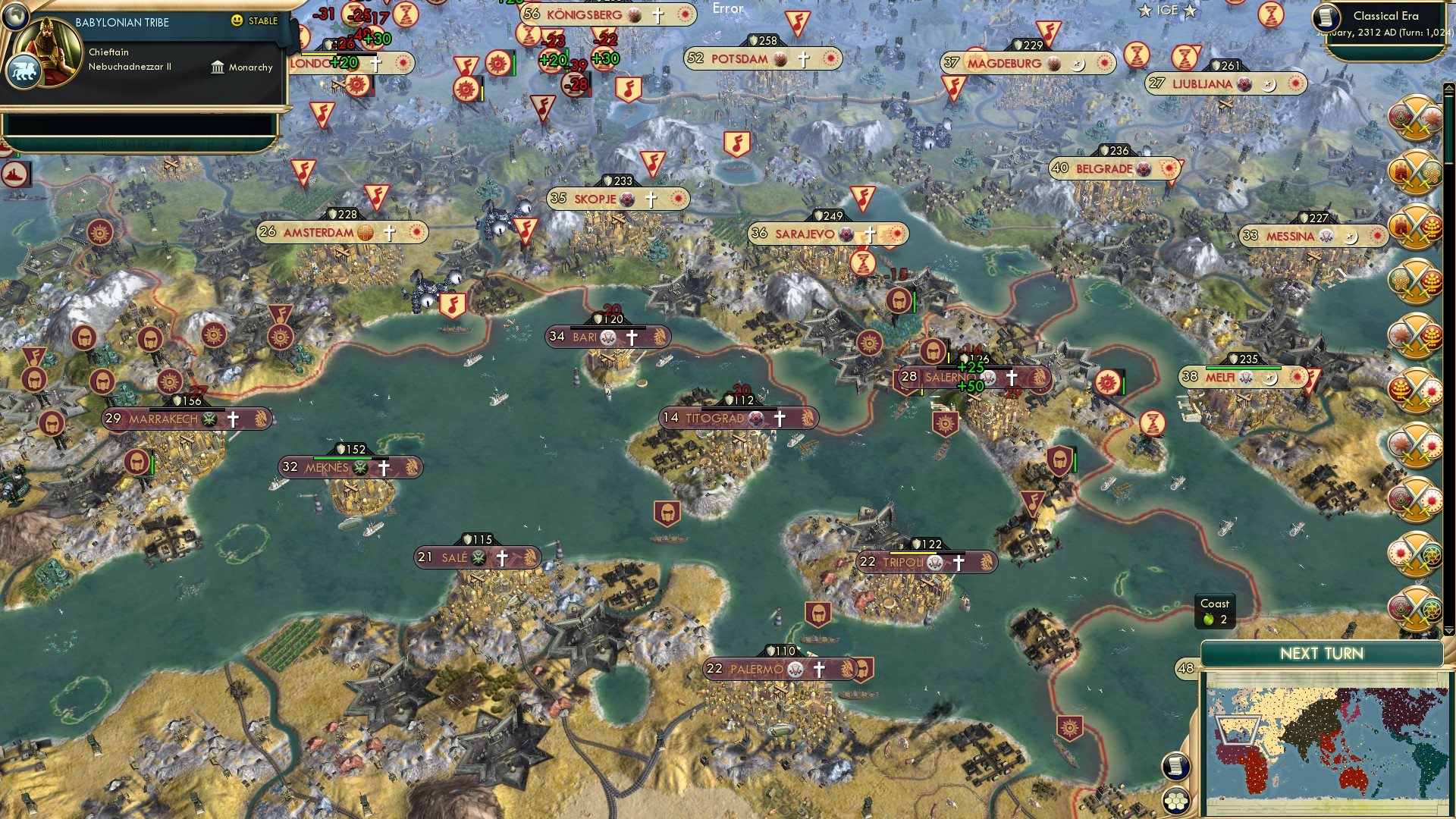This screenshot has height=819, width=1456.
Task: Toggle the IGE editor star
Action: point(1145,11)
